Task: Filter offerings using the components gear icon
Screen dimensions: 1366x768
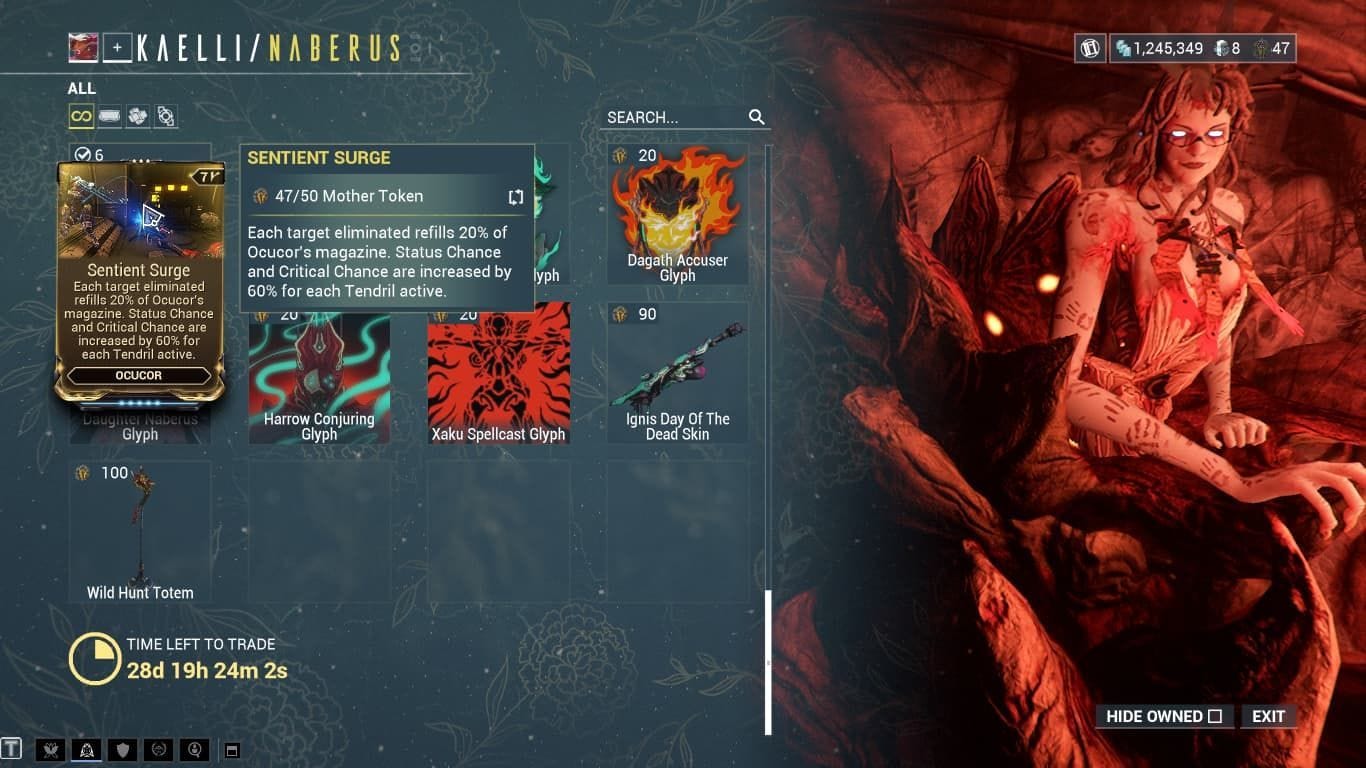Action: [x=166, y=116]
